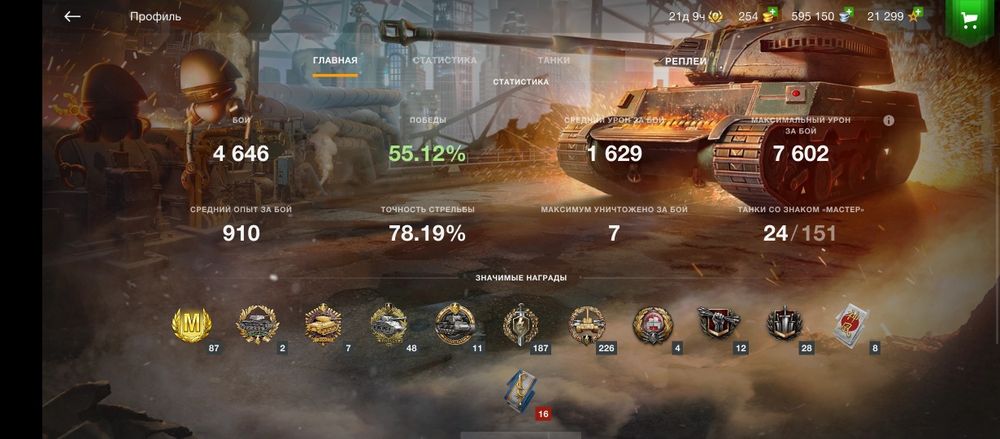Switch to the Статистика tab

click(x=444, y=60)
